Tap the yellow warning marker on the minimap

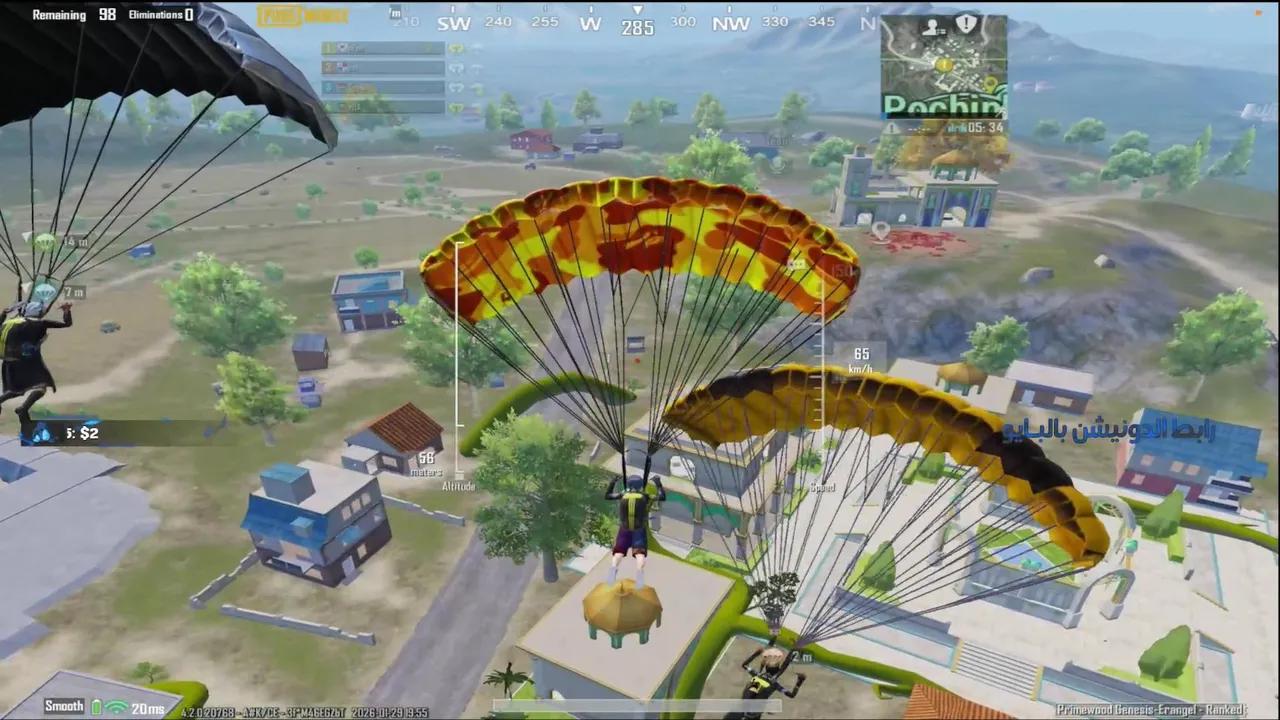click(x=944, y=64)
